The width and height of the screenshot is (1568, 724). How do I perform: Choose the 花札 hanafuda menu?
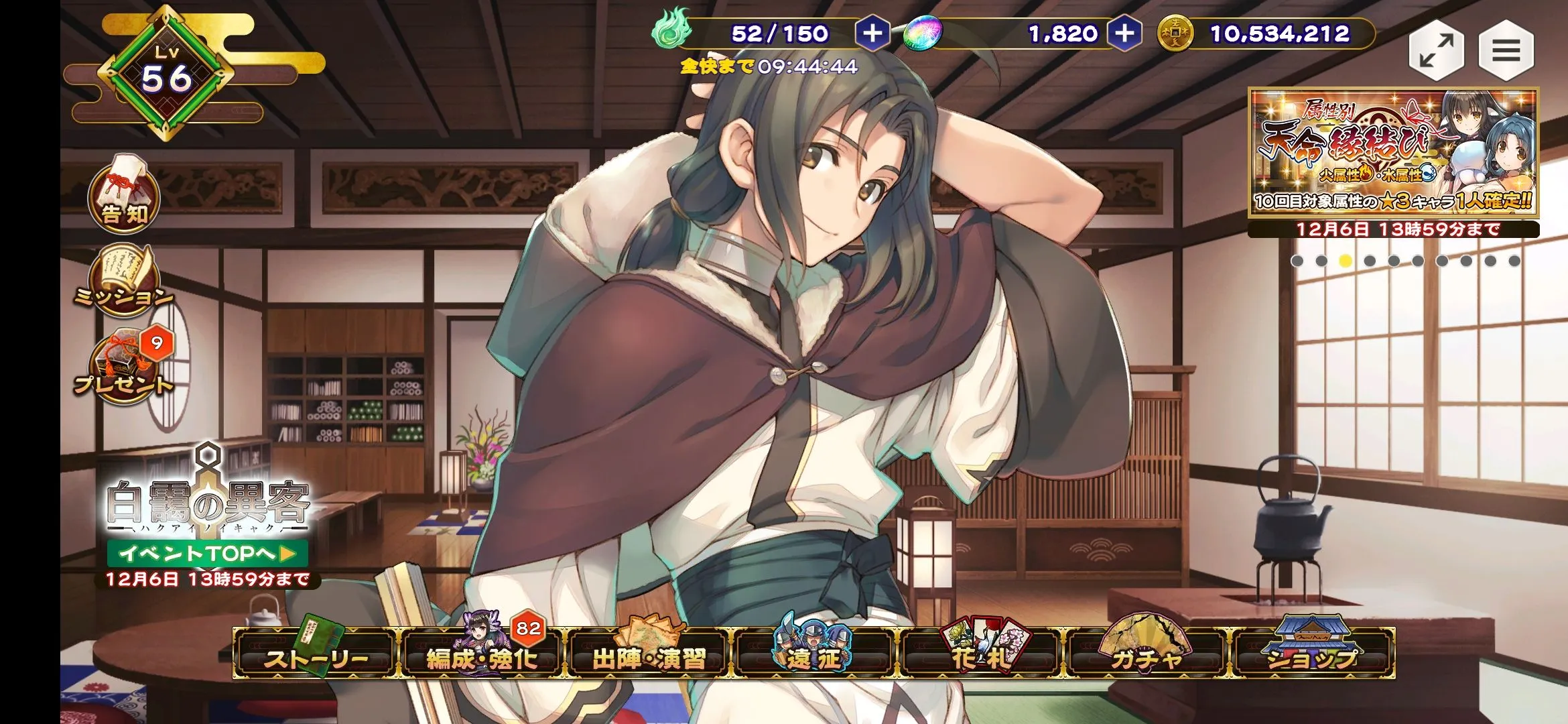click(980, 655)
